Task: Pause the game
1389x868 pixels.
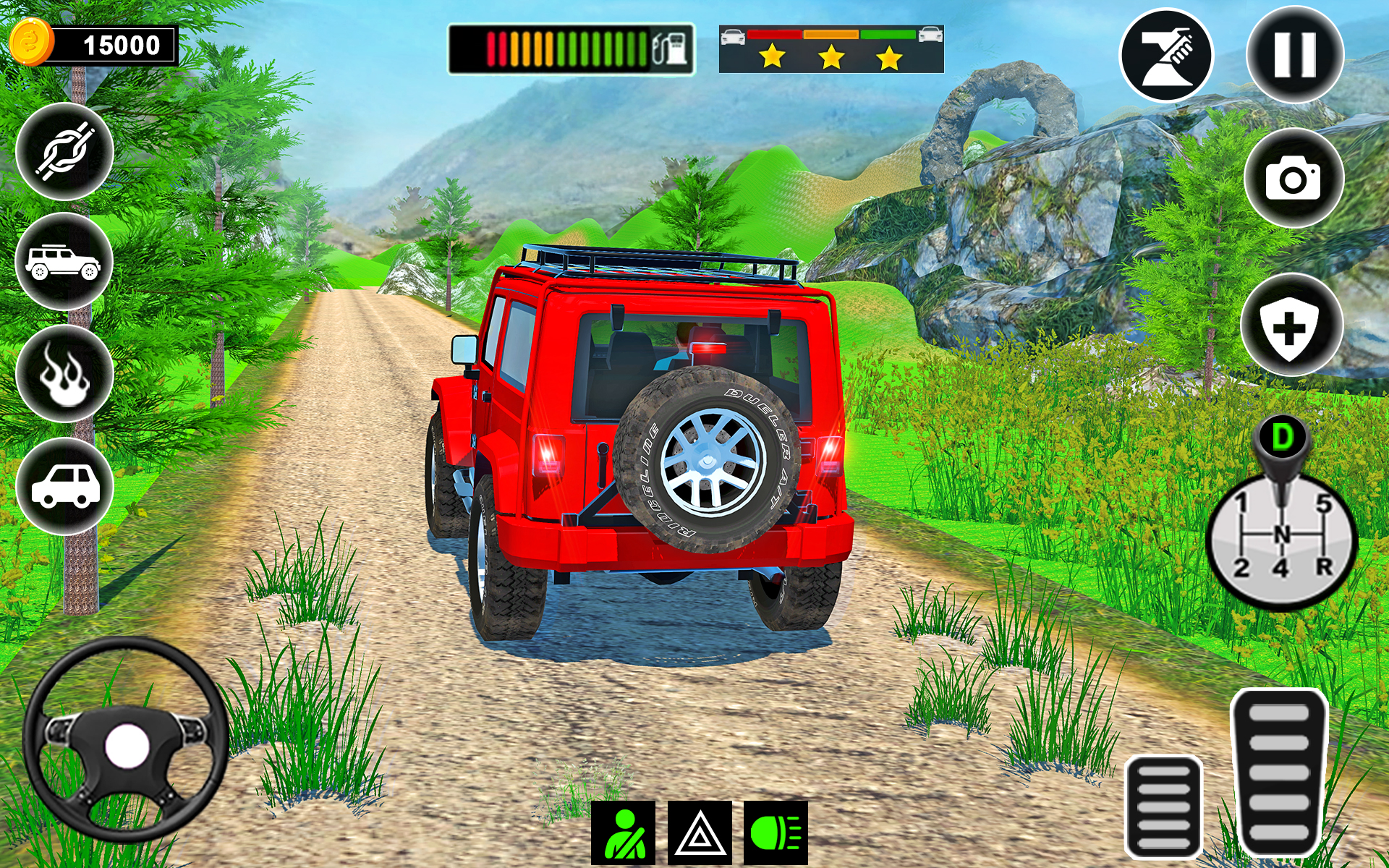Action: (1294, 54)
